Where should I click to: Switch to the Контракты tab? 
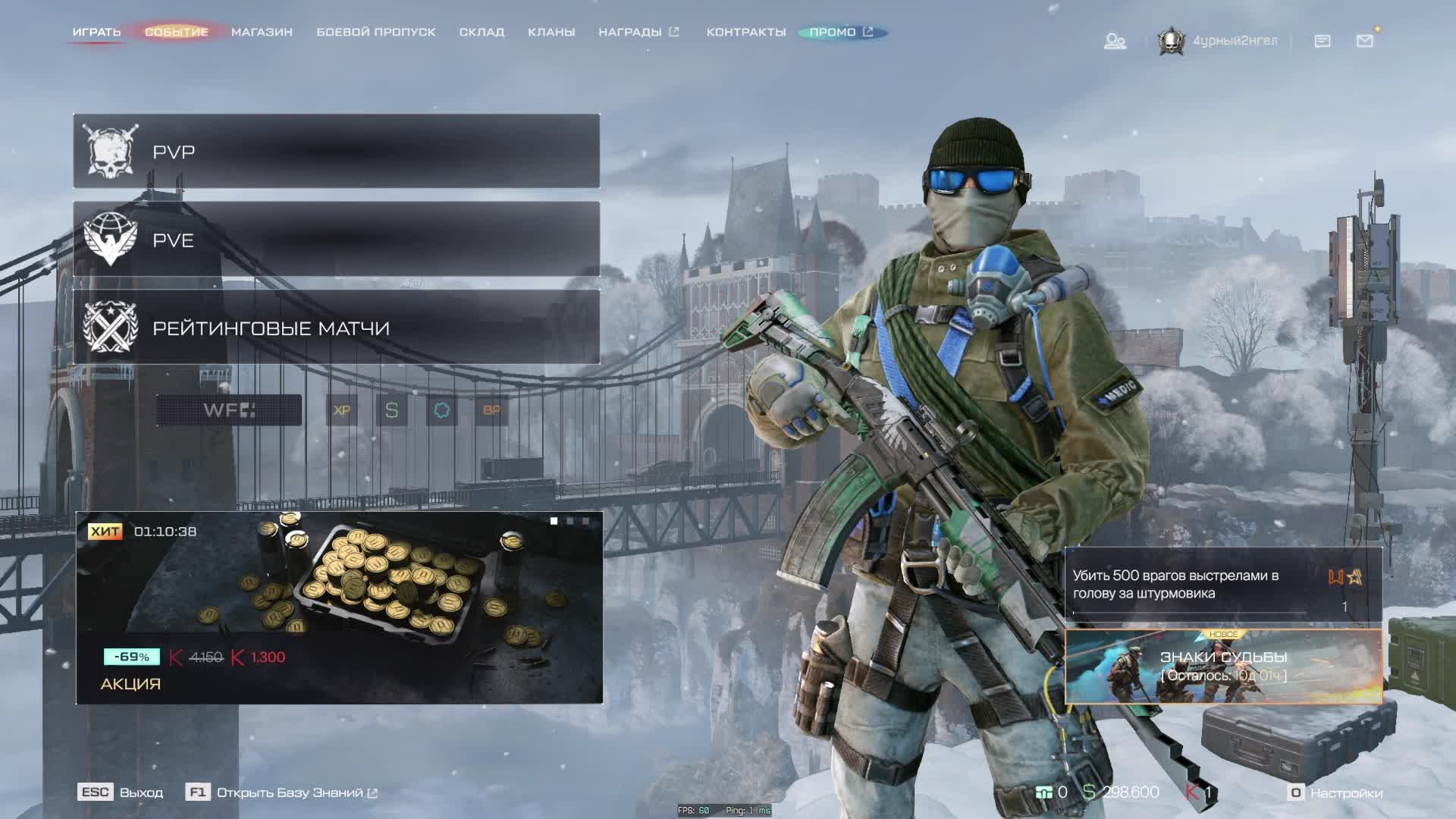[x=746, y=32]
